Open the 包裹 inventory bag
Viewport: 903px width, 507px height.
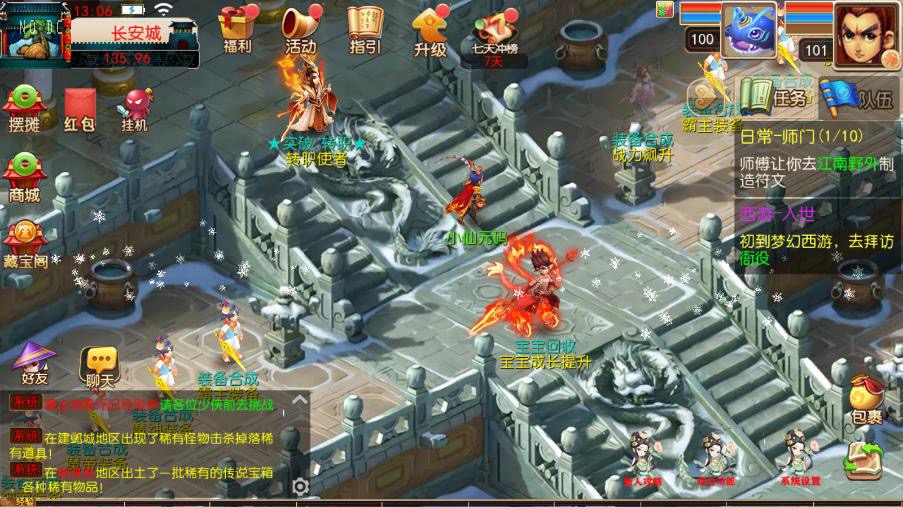pos(867,397)
